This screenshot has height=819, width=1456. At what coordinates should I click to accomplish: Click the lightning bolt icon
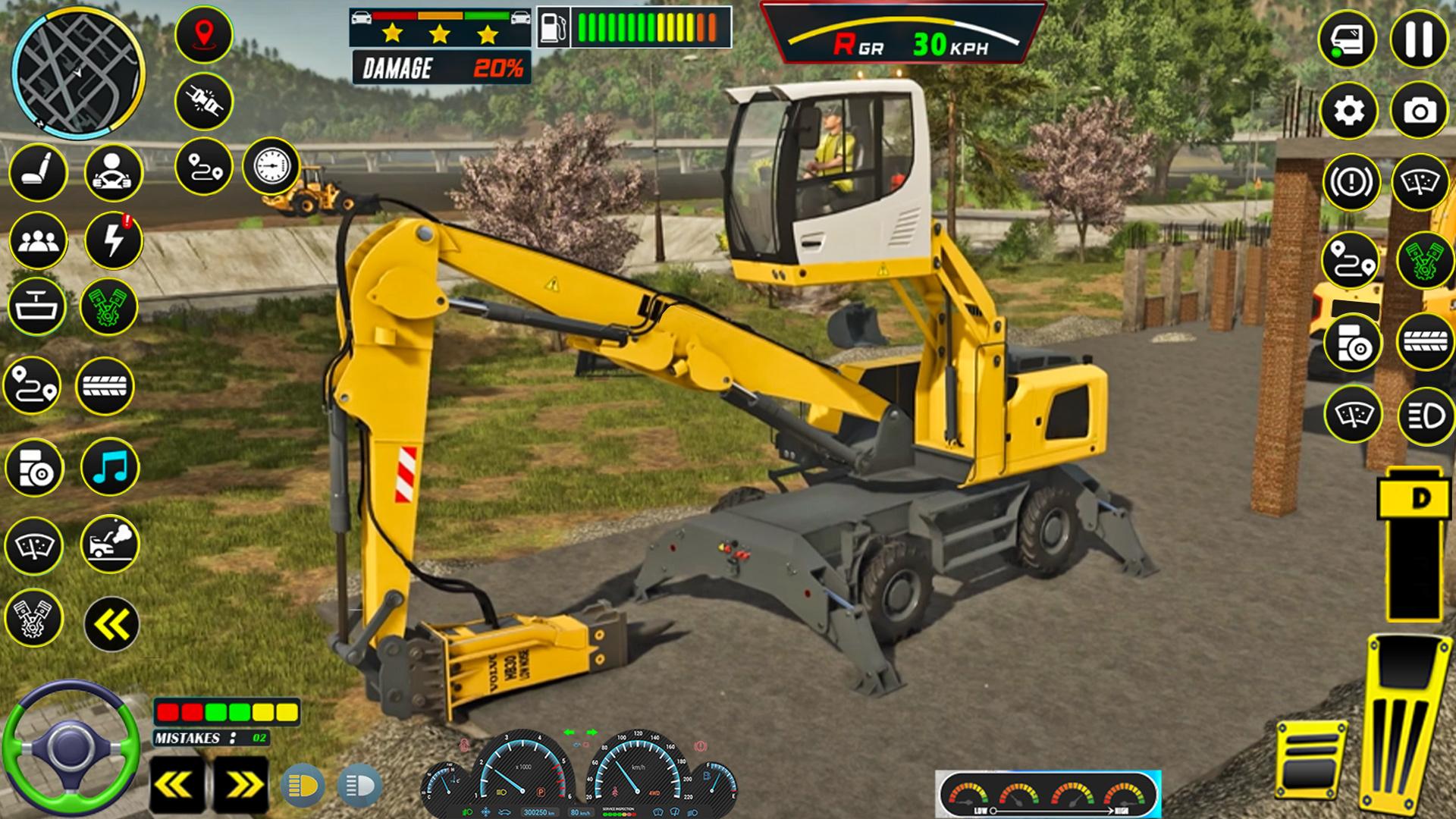click(x=113, y=240)
